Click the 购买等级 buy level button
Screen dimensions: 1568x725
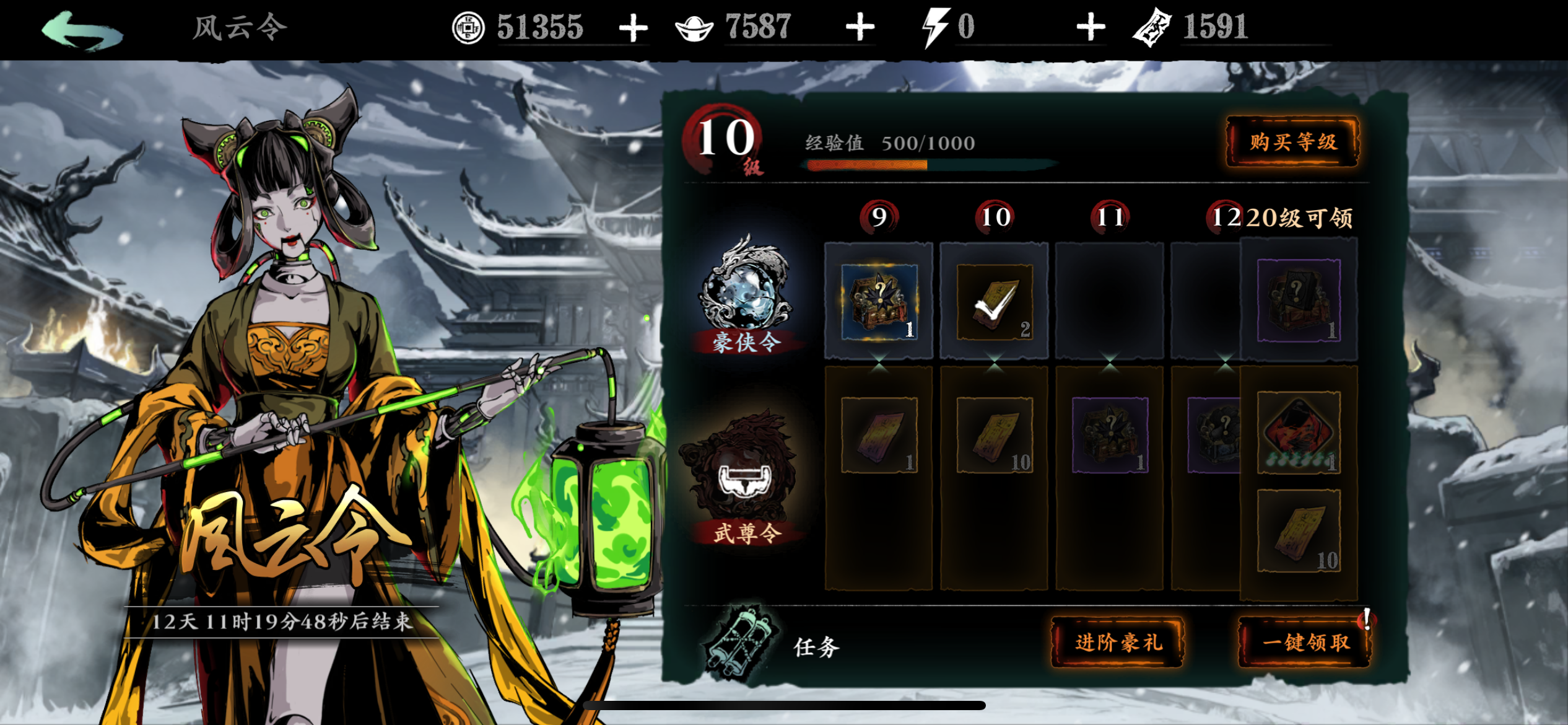click(x=1293, y=142)
